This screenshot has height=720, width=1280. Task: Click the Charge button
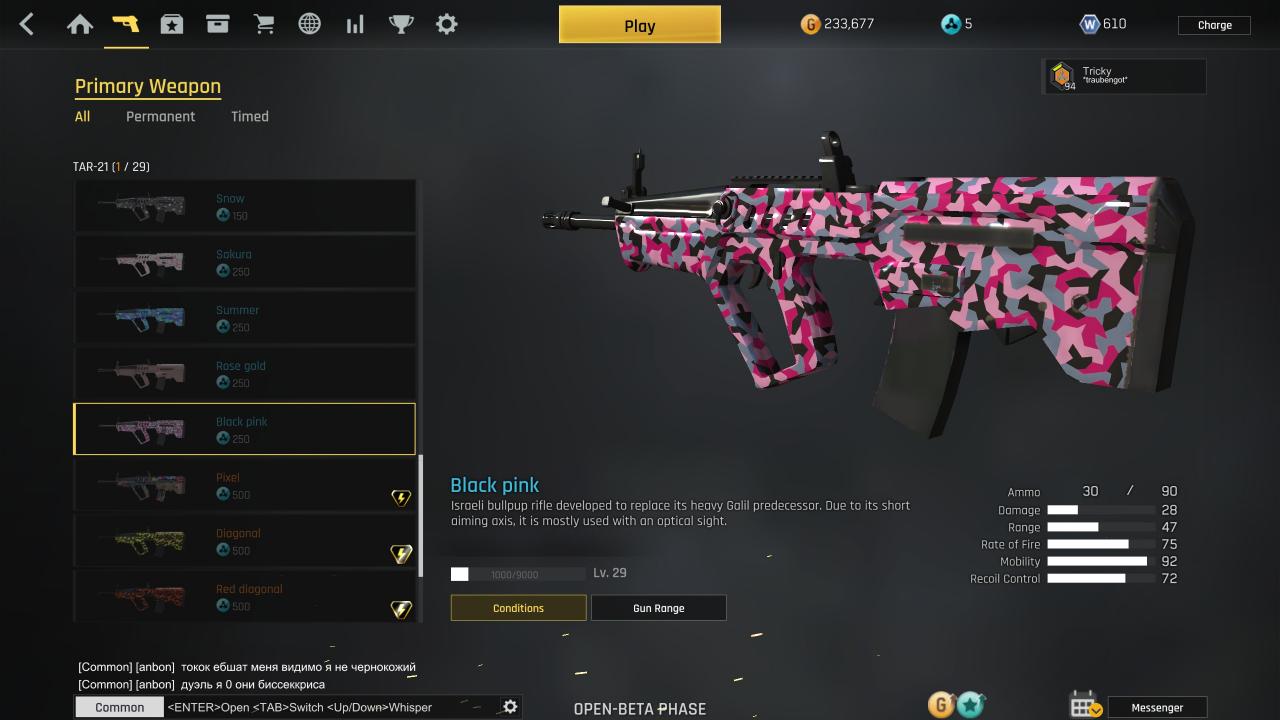pyautogui.click(x=1214, y=25)
